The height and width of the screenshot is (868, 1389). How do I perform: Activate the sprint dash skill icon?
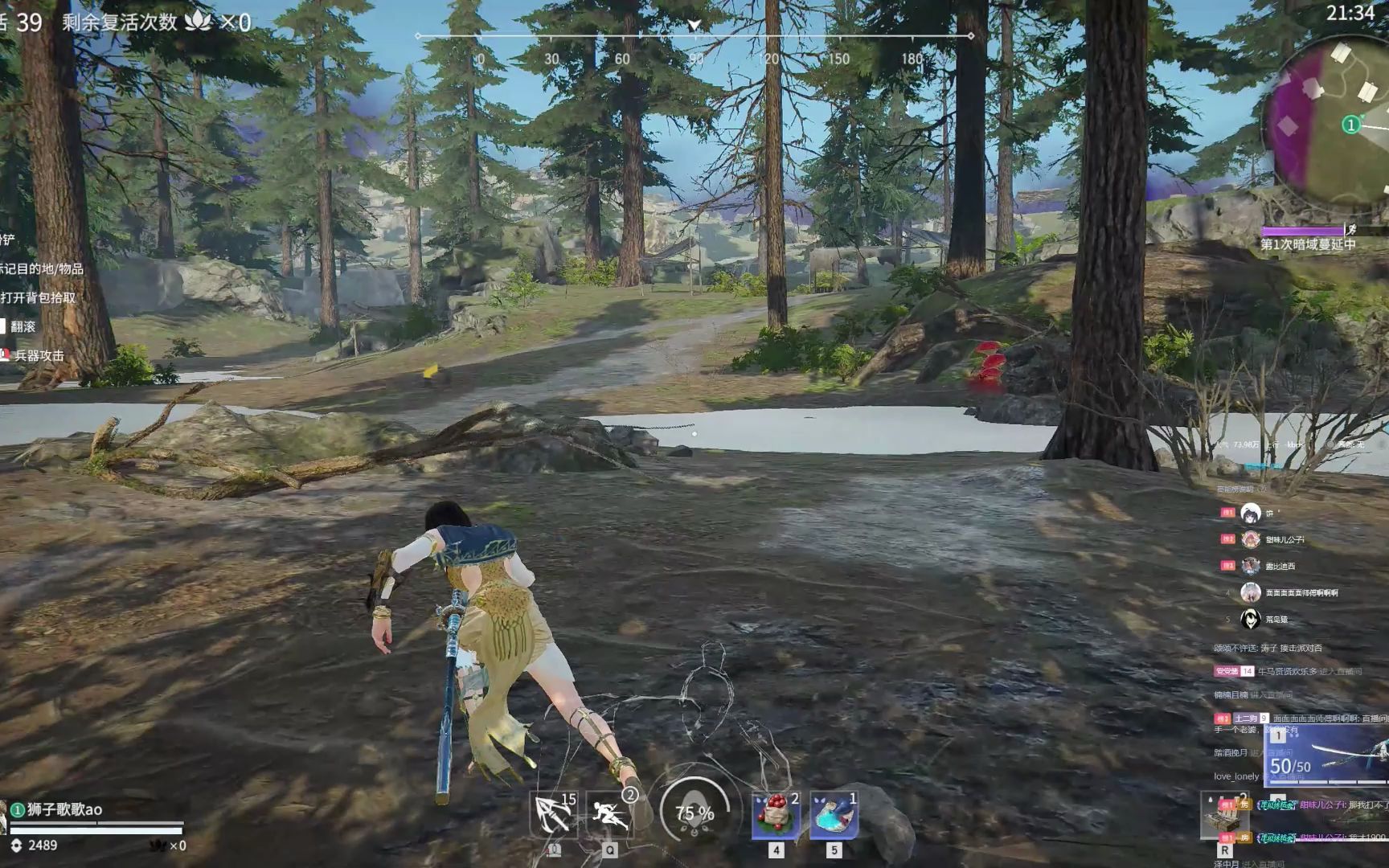609,814
